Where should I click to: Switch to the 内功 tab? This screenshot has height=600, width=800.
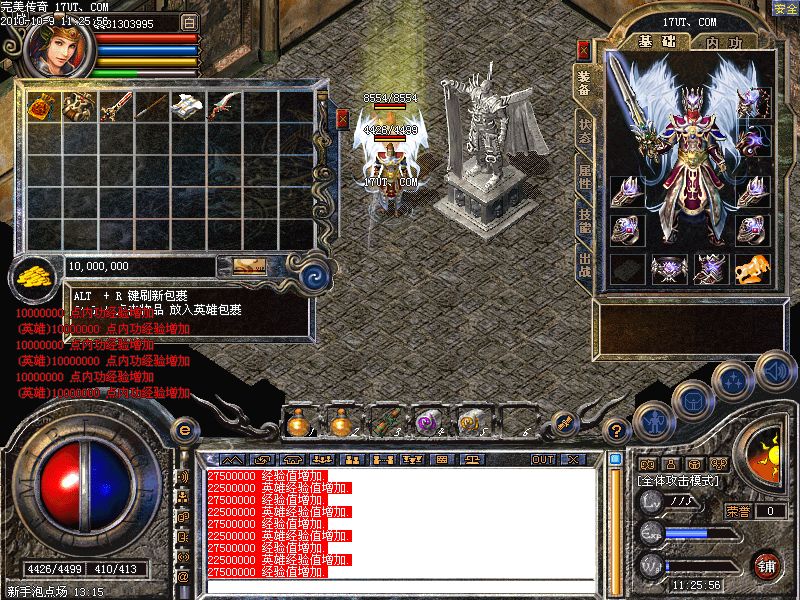pos(722,42)
